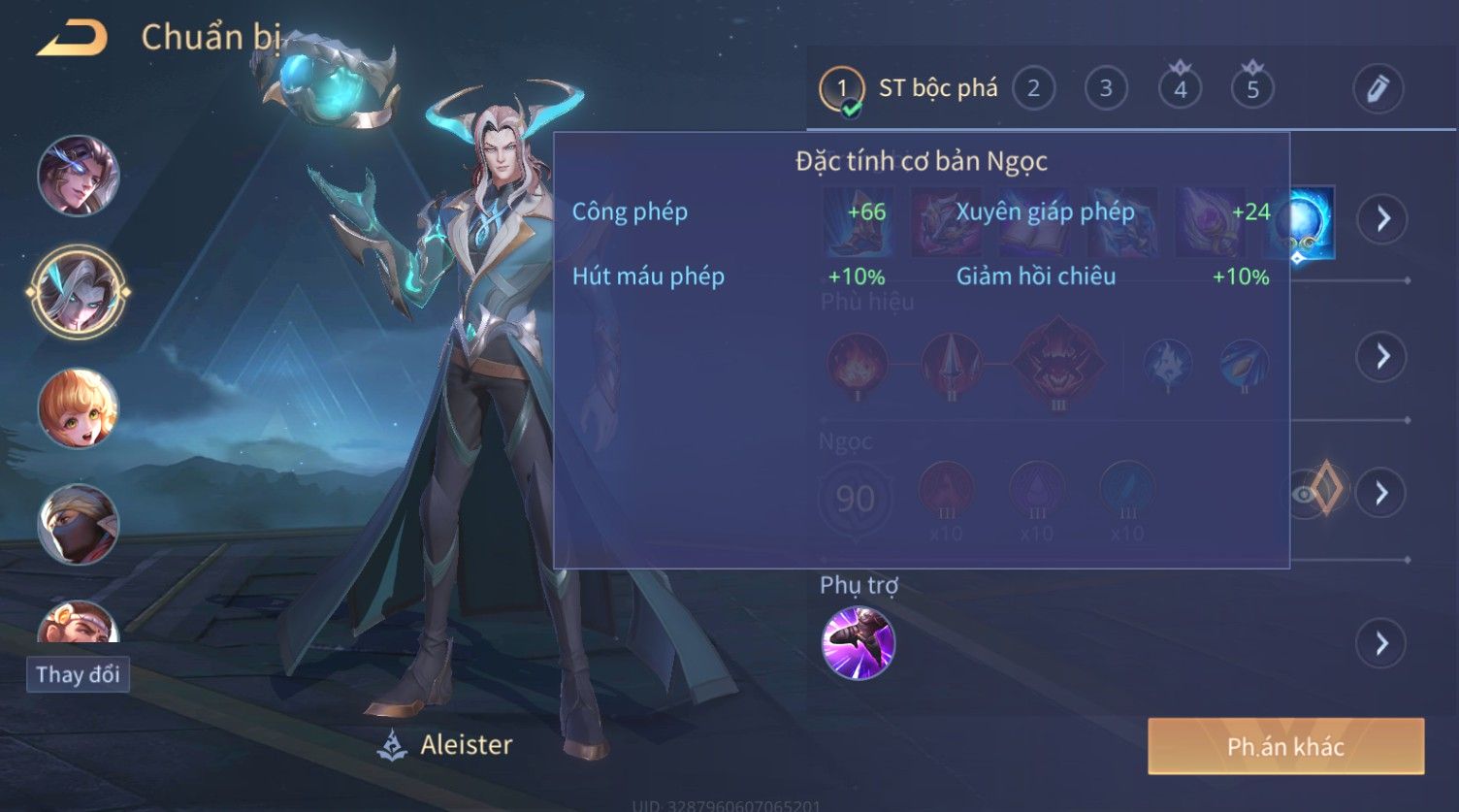Viewport: 1459px width, 812px height.
Task: Open the equipment build arrow beside items
Action: pyautogui.click(x=1382, y=218)
